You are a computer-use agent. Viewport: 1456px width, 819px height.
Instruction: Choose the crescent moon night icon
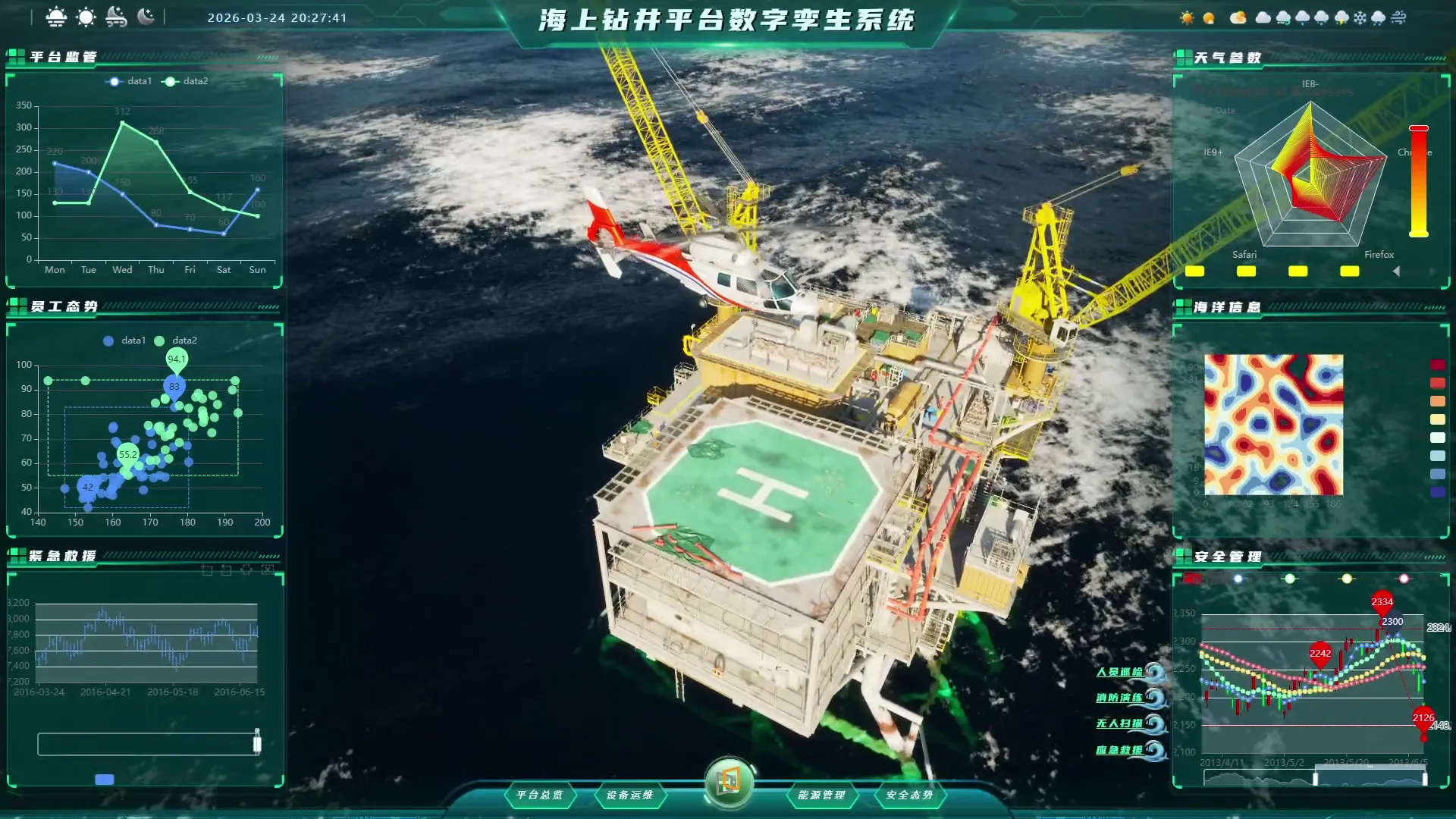point(146,17)
